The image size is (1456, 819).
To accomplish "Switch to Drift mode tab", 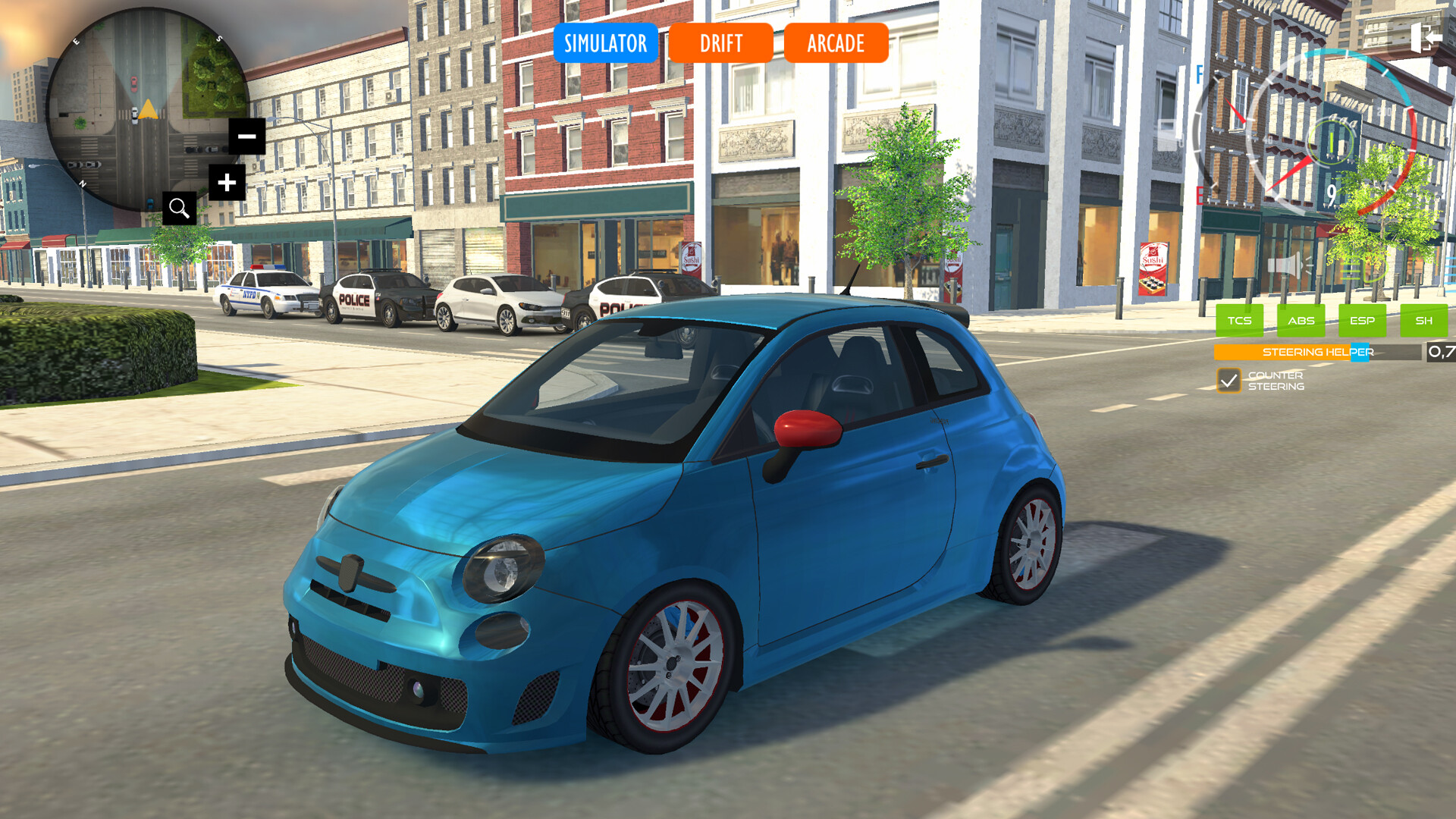I will [720, 43].
